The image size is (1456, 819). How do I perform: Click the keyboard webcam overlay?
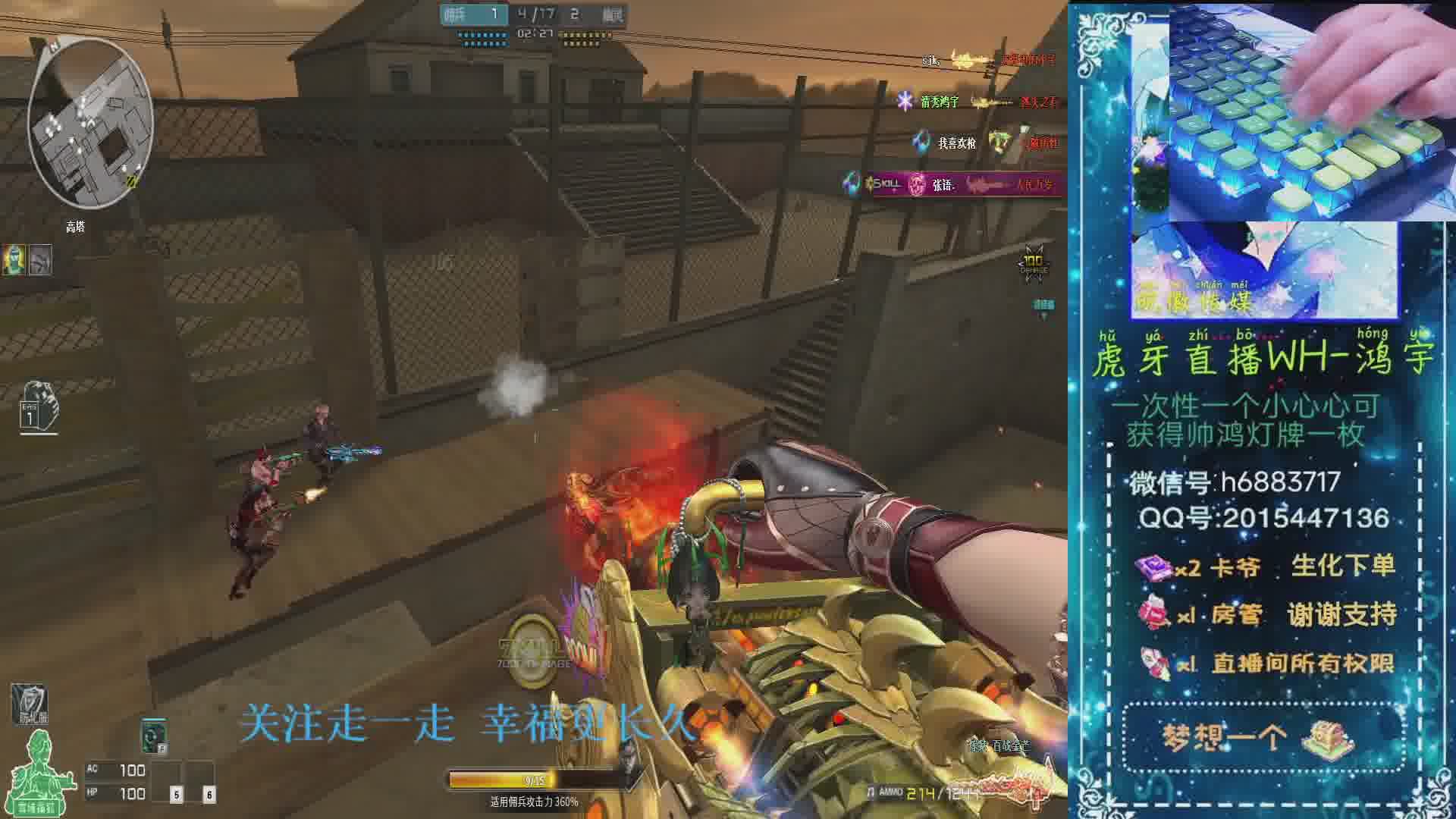[1312, 112]
